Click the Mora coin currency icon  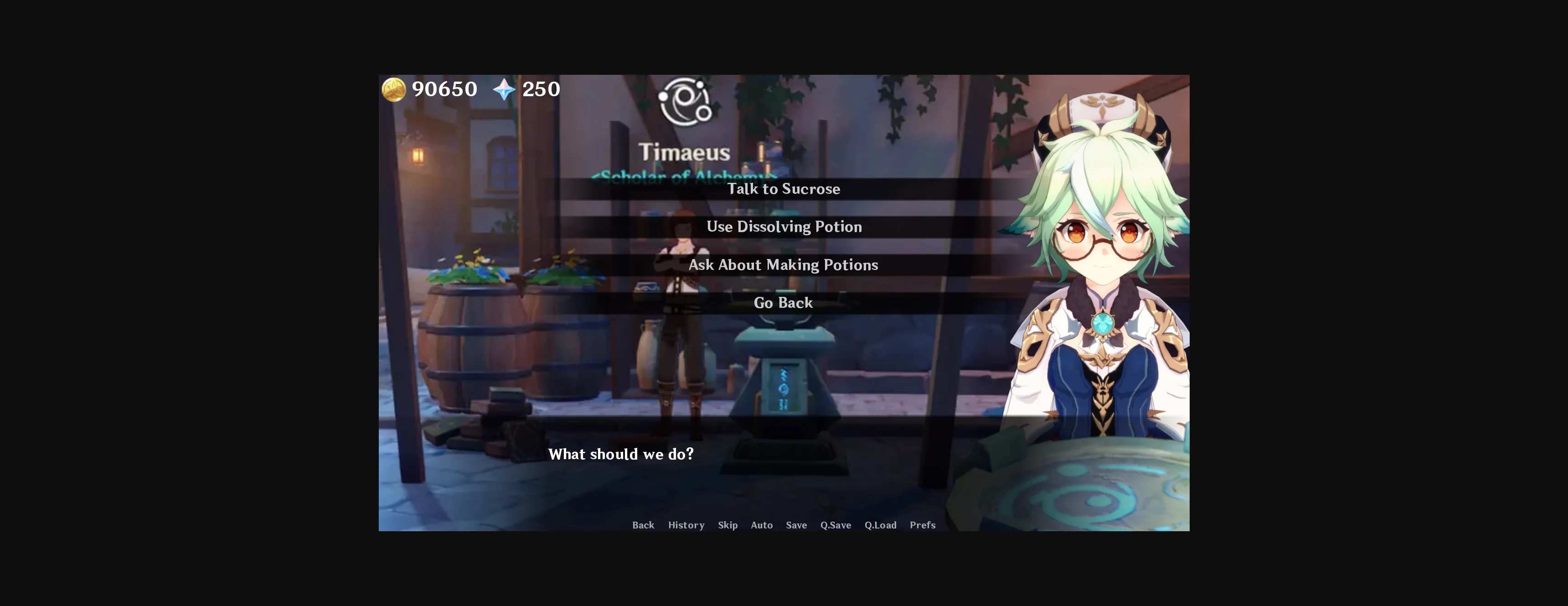pyautogui.click(x=393, y=89)
